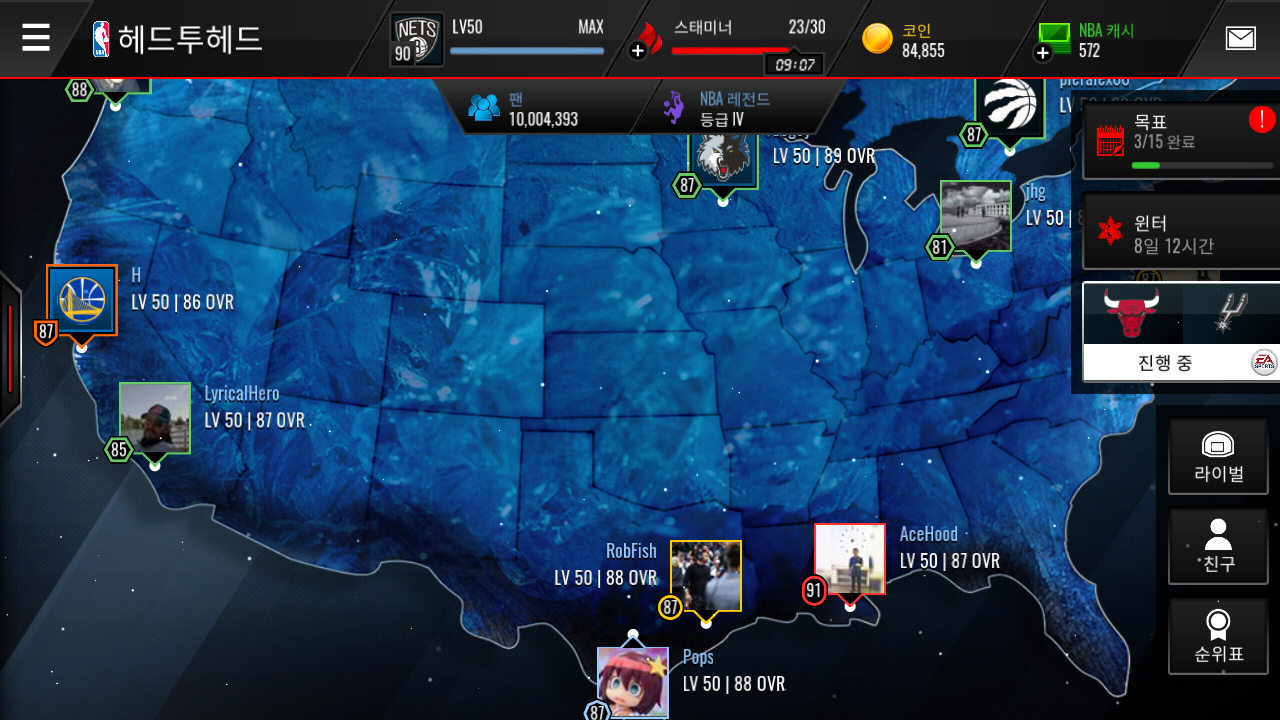Select opponent Pops with anime avatar
The height and width of the screenshot is (720, 1280).
[x=632, y=682]
